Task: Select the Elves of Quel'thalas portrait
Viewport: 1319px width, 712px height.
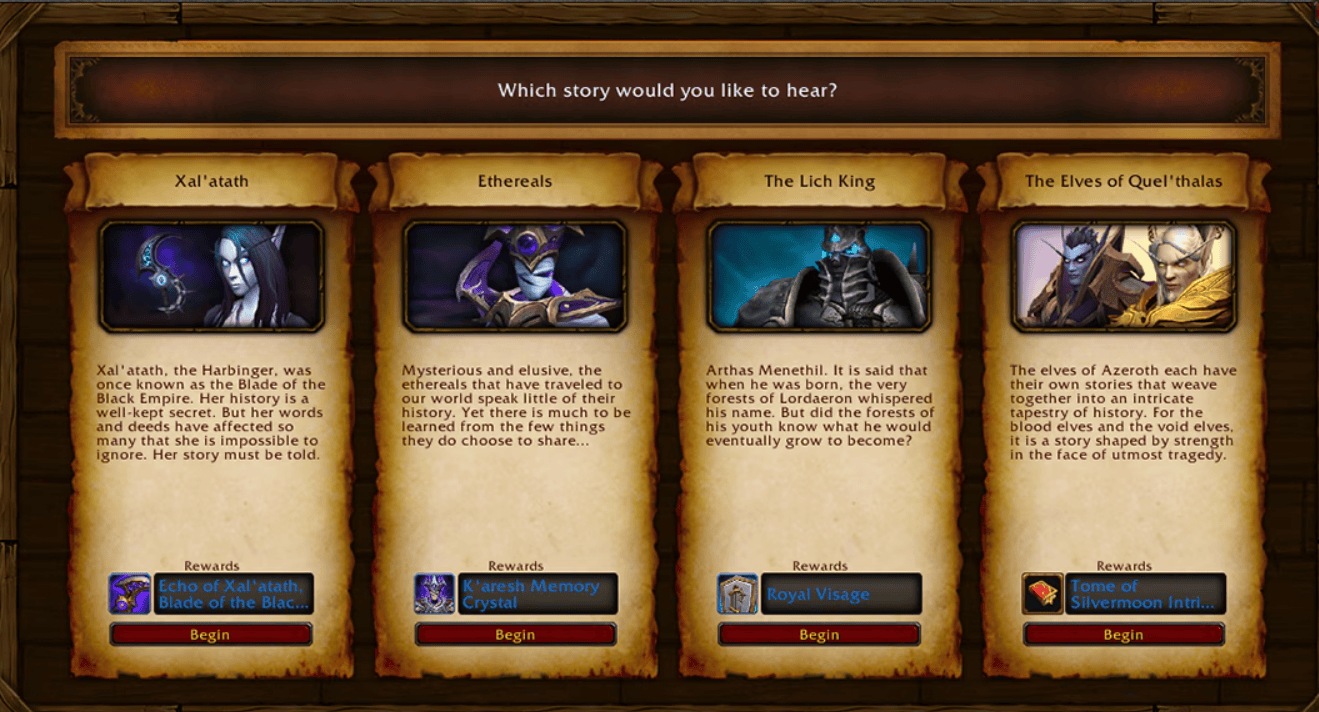Action: [x=1123, y=276]
